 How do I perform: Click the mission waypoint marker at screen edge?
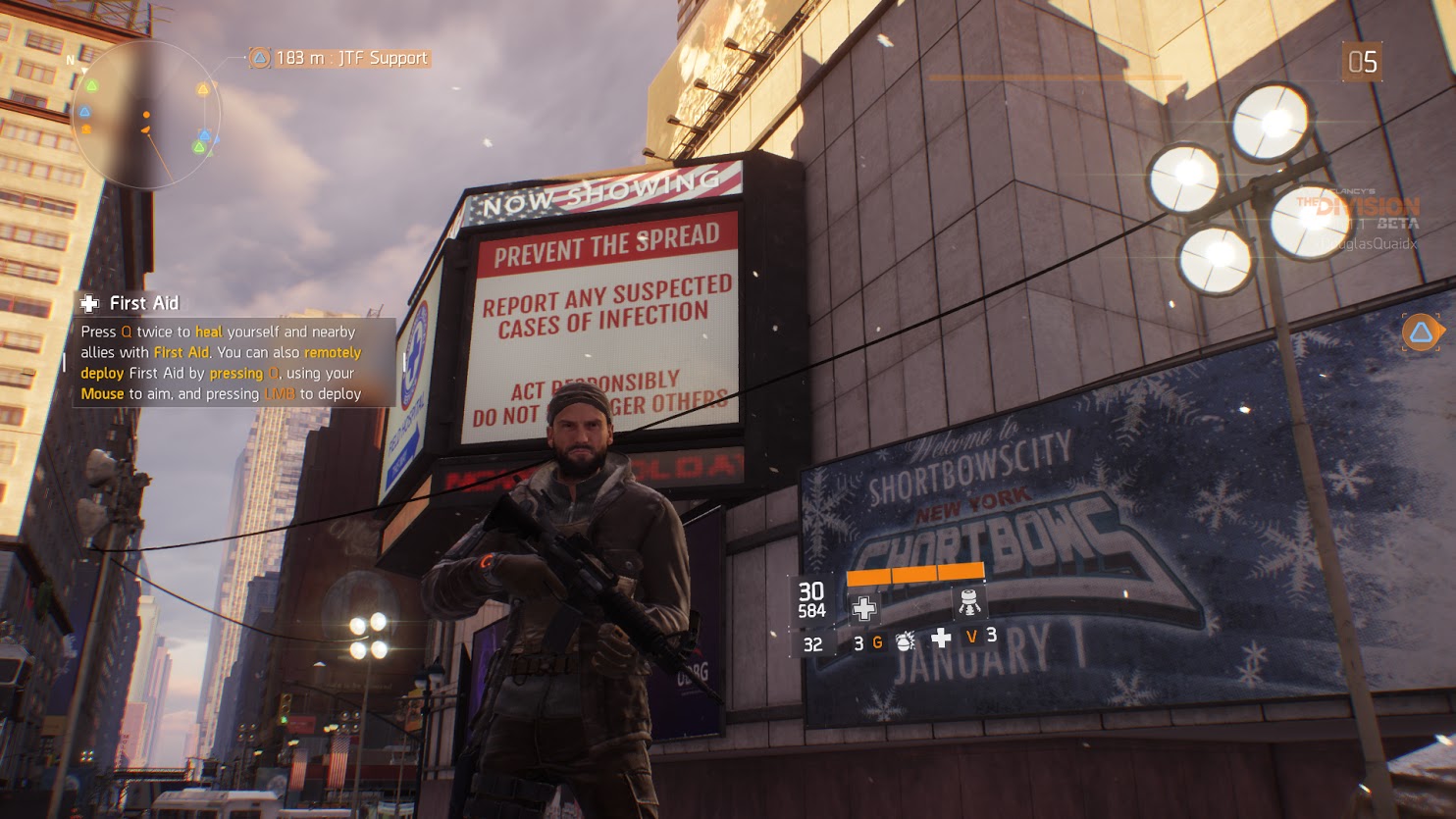[1421, 333]
